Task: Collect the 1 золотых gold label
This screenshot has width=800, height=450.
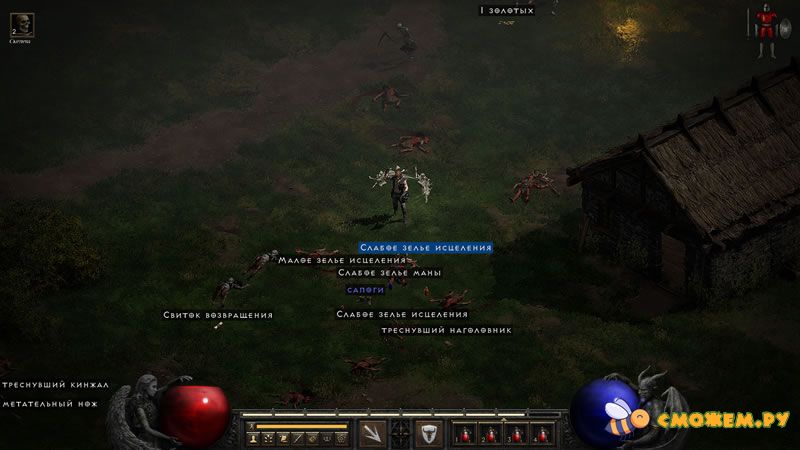Action: tap(506, 10)
